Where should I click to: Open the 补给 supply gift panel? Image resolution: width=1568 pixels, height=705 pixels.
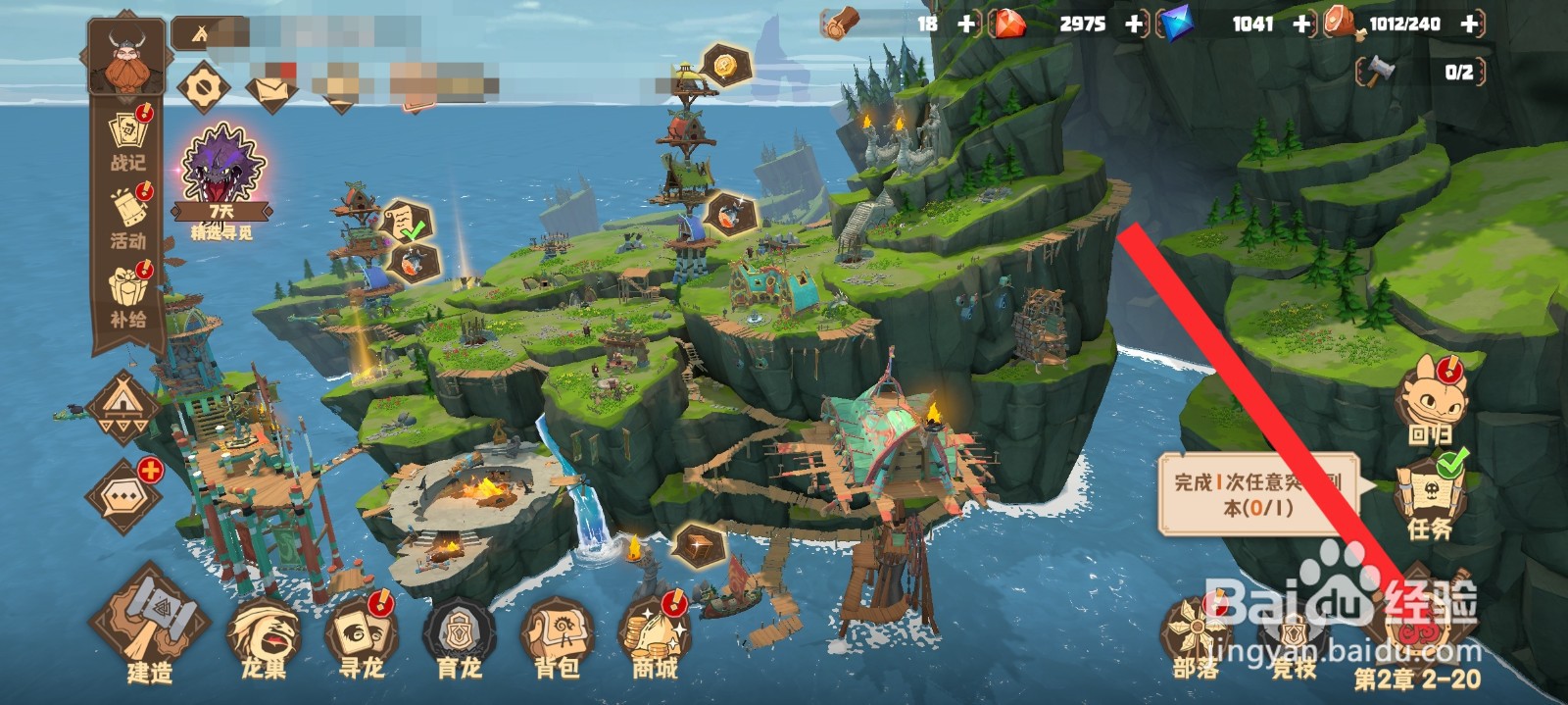click(x=128, y=296)
